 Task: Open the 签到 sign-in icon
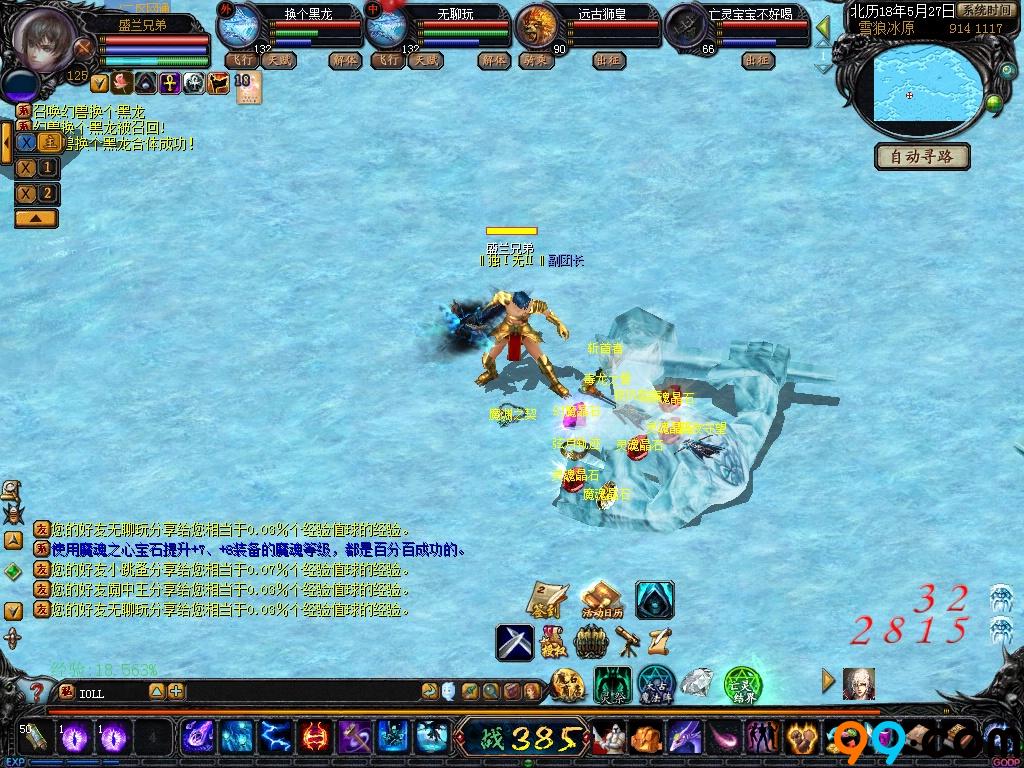[x=547, y=599]
